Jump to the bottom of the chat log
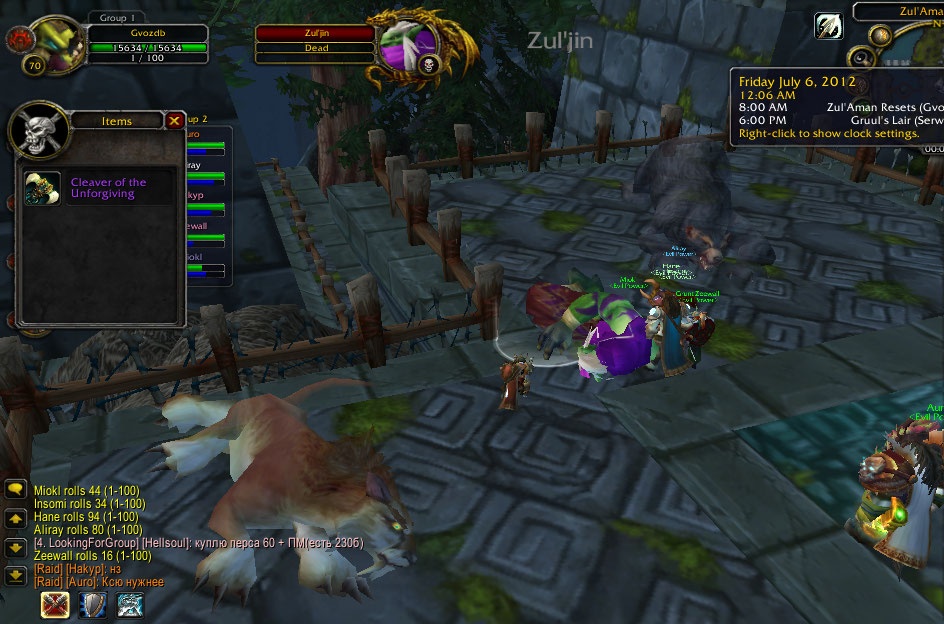 (x=16, y=575)
